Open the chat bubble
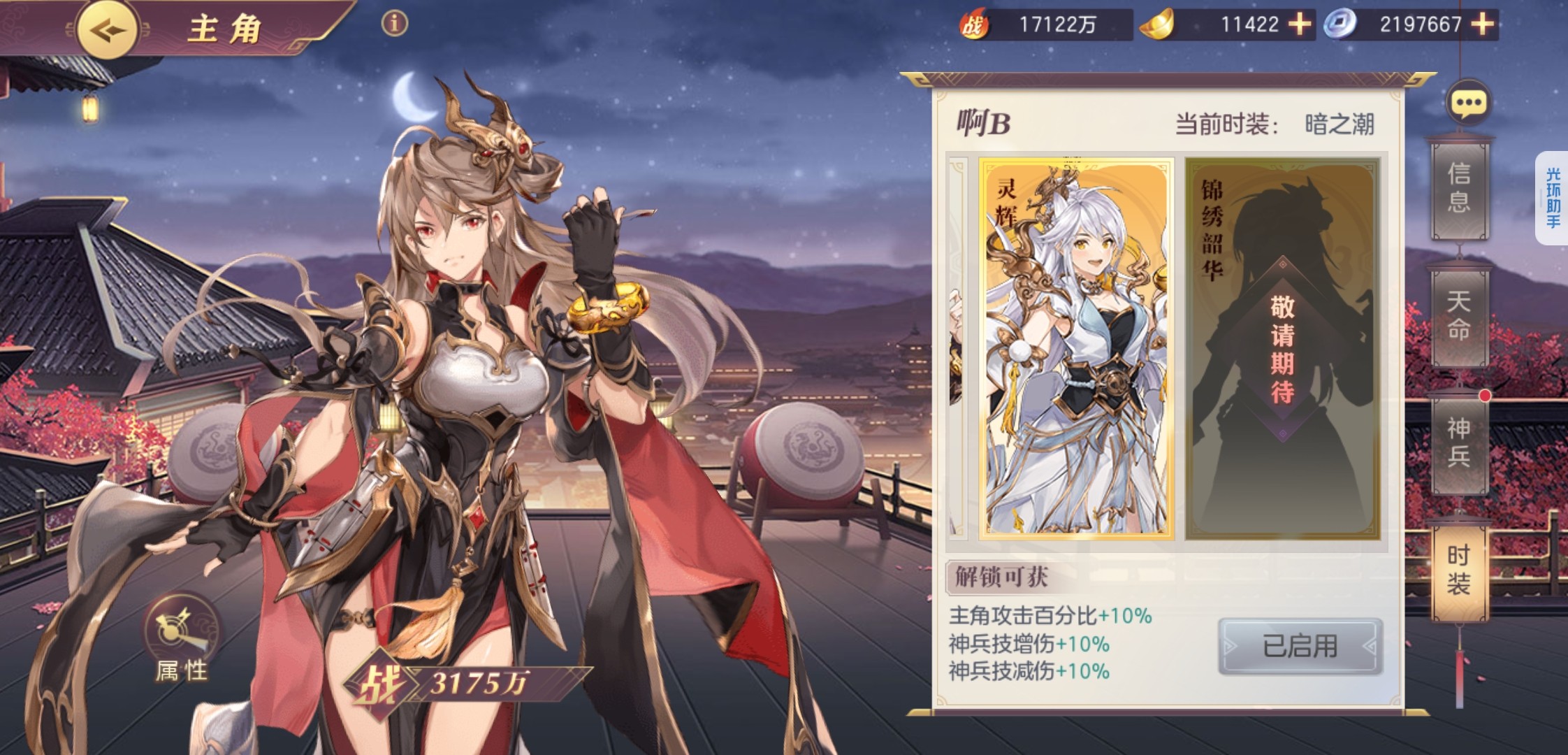The width and height of the screenshot is (1568, 755). click(x=1467, y=103)
